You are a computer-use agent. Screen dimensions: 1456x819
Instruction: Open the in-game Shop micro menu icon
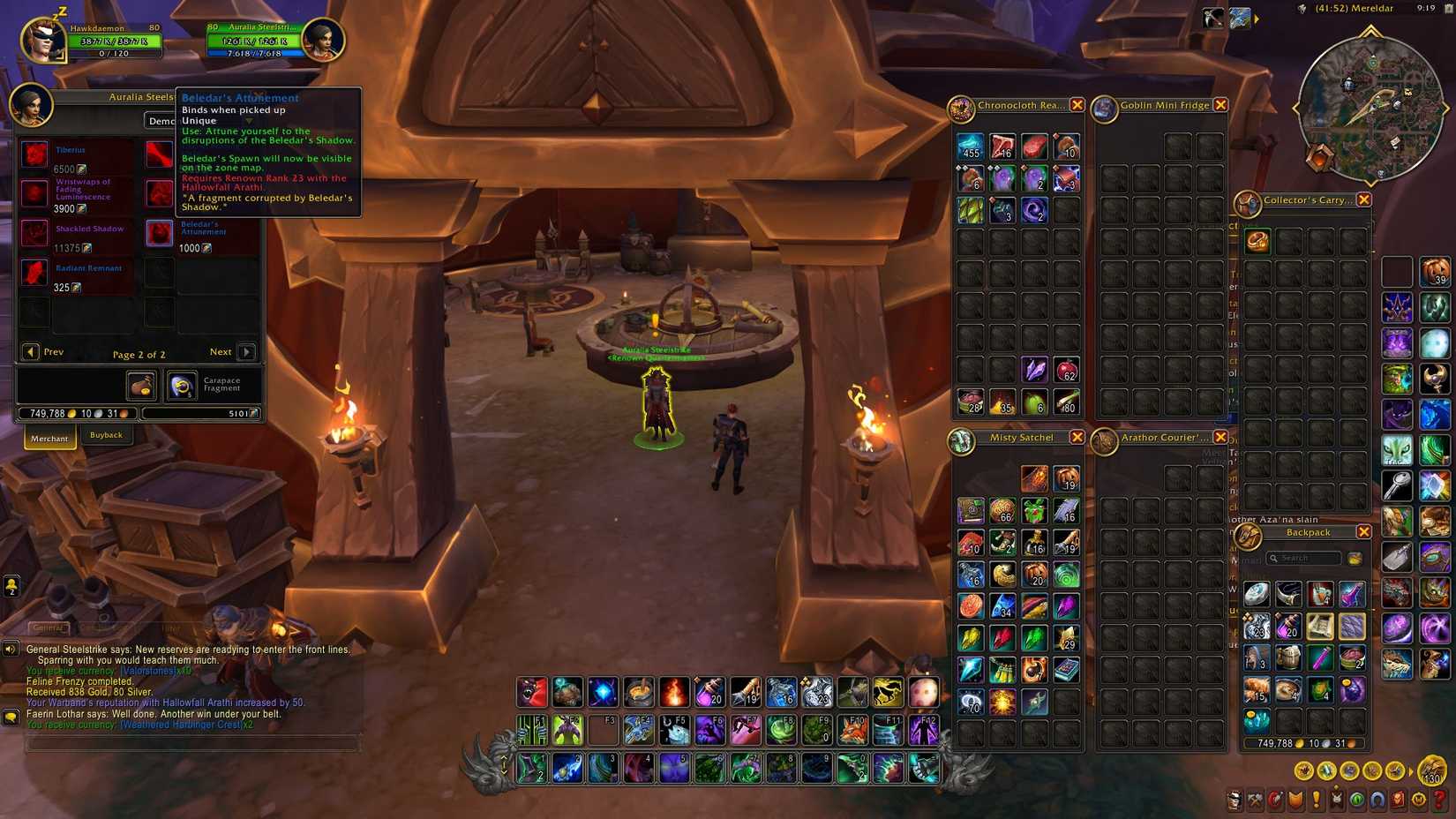click(x=1418, y=800)
